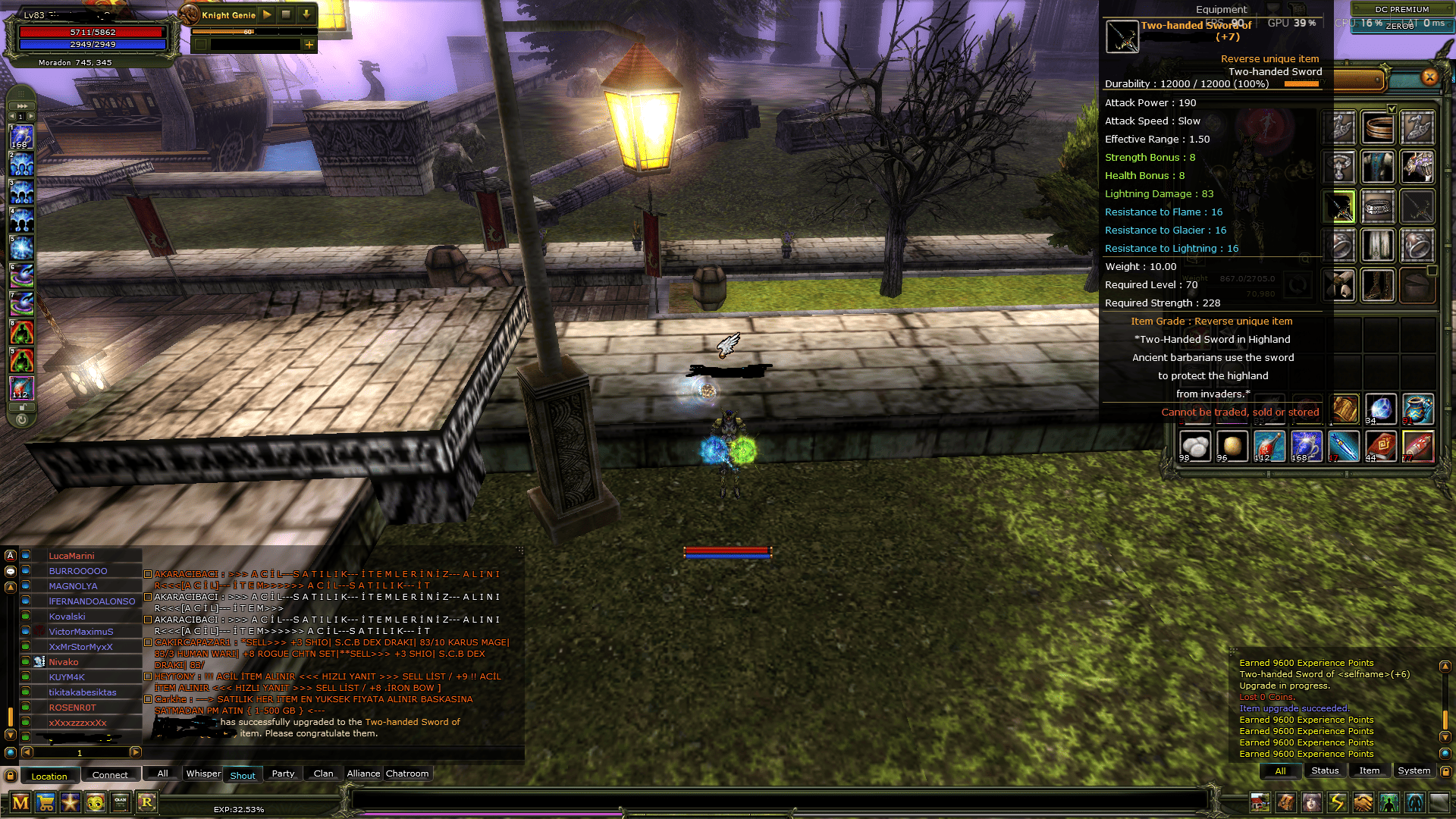Image resolution: width=1456 pixels, height=819 pixels.
Task: Open the Power-Up Store cart icon
Action: tap(46, 802)
